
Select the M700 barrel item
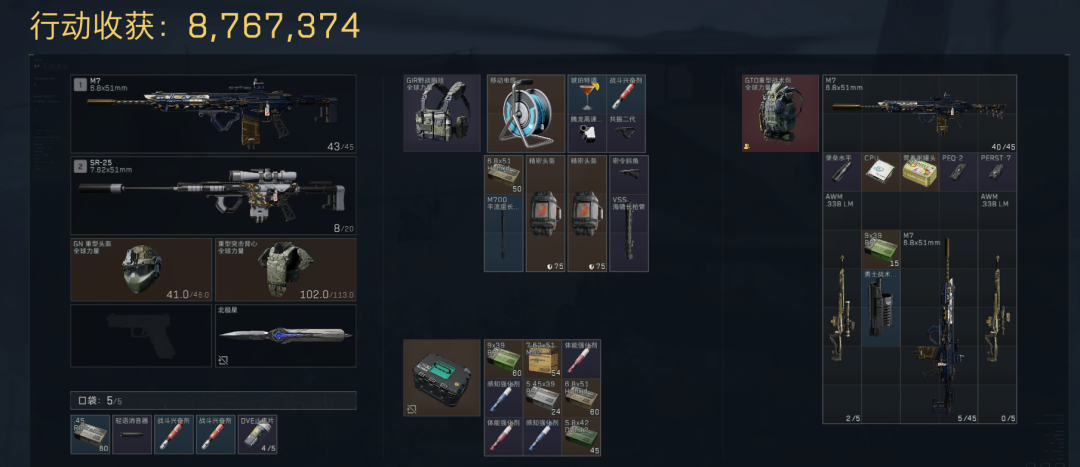504,233
